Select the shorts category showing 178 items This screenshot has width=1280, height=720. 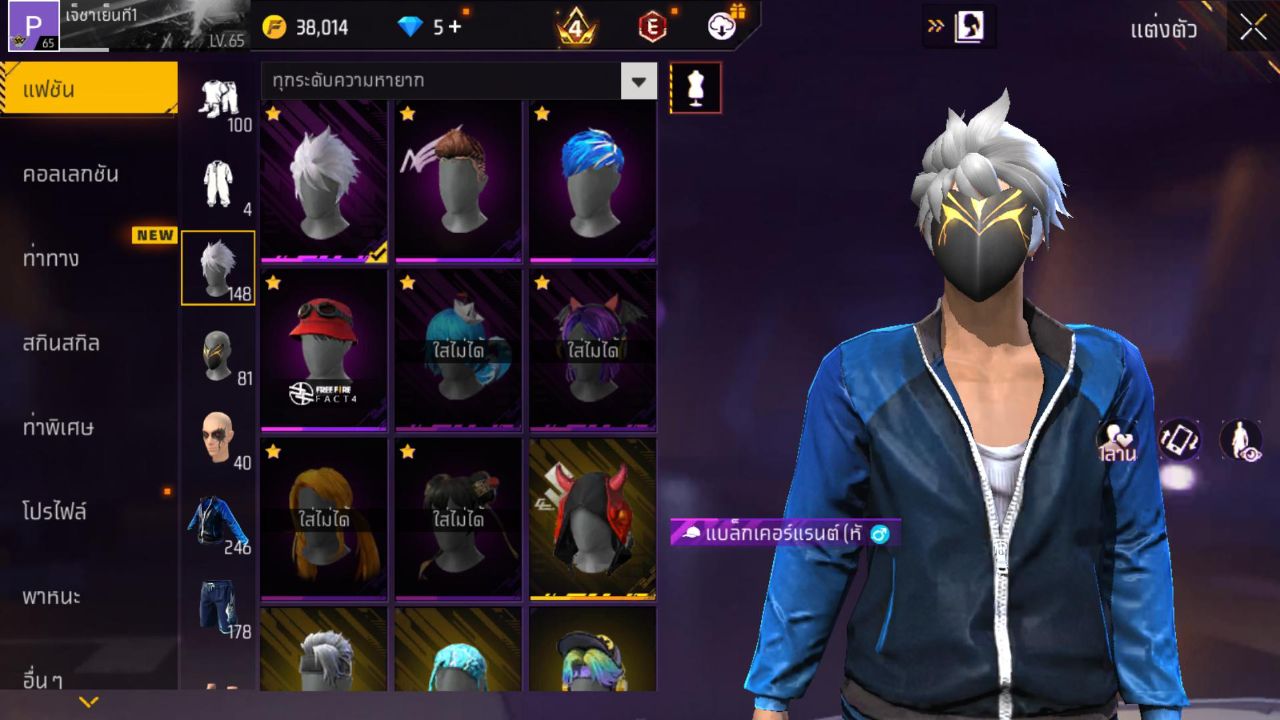[218, 607]
